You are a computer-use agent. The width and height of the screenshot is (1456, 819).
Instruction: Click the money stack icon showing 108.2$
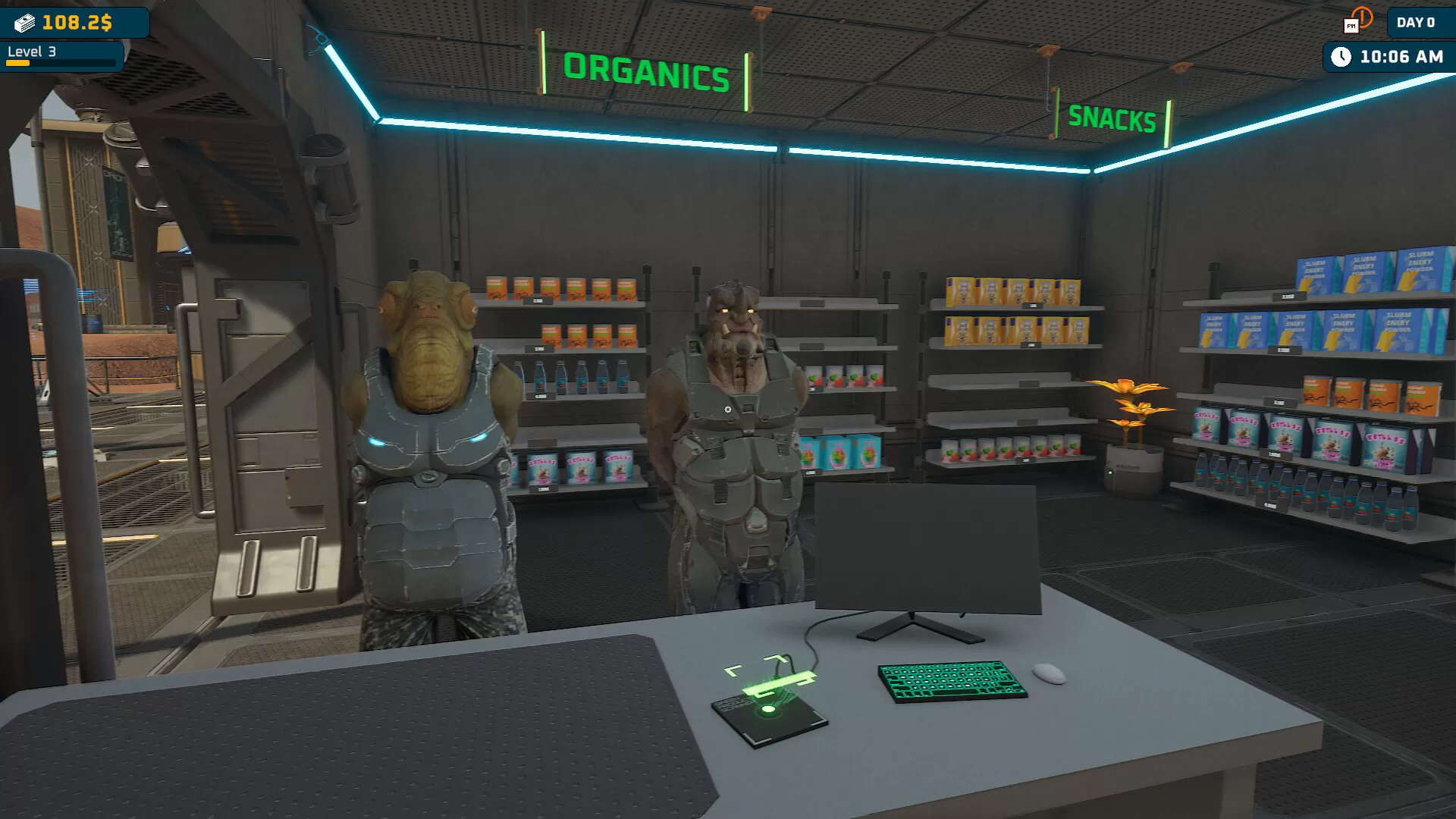23,22
